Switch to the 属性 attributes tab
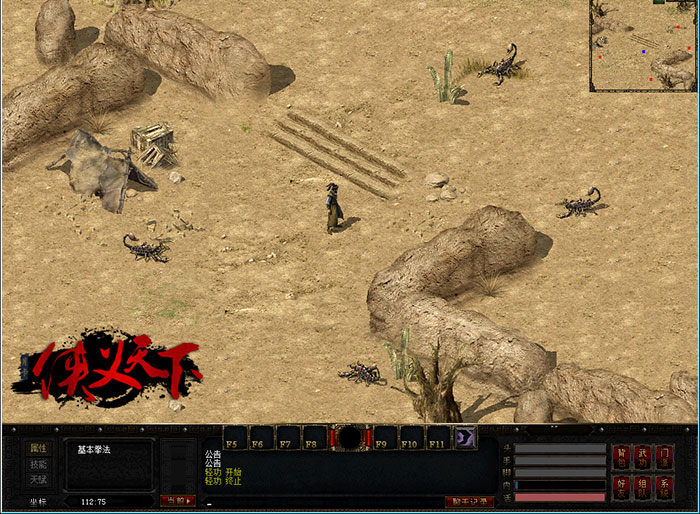 pos(38,449)
